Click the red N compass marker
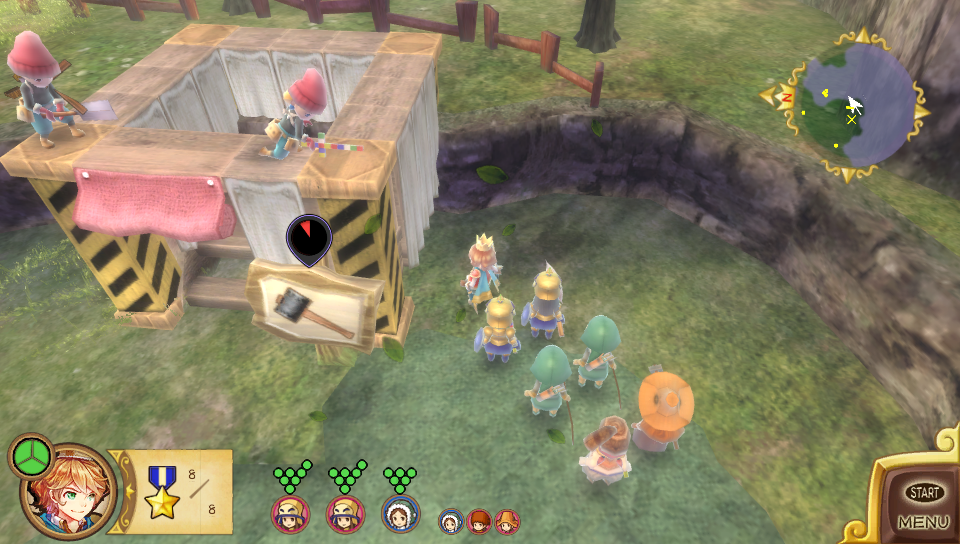960x544 pixels. coord(787,97)
